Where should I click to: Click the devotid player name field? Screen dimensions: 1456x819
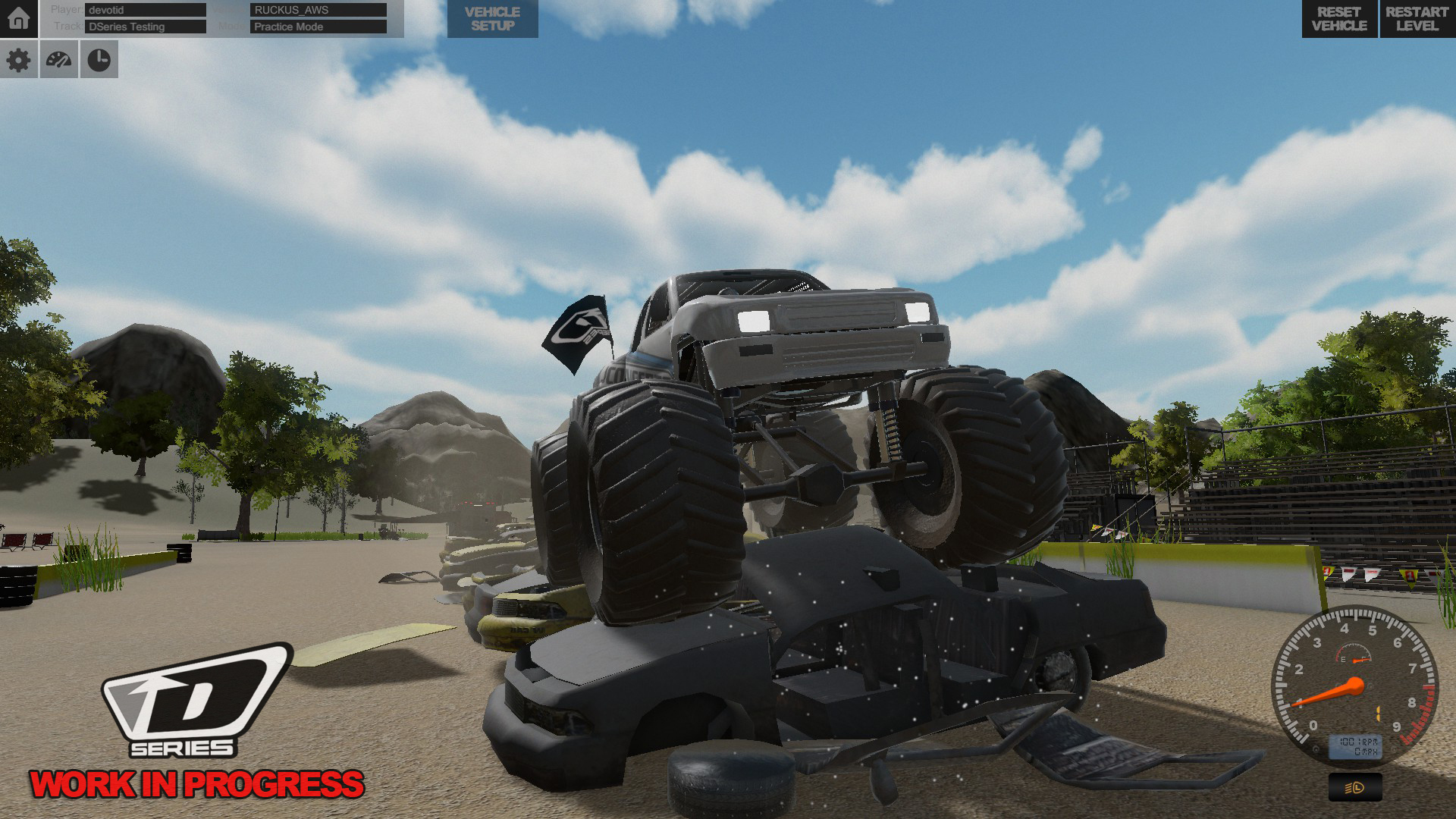click(x=146, y=10)
